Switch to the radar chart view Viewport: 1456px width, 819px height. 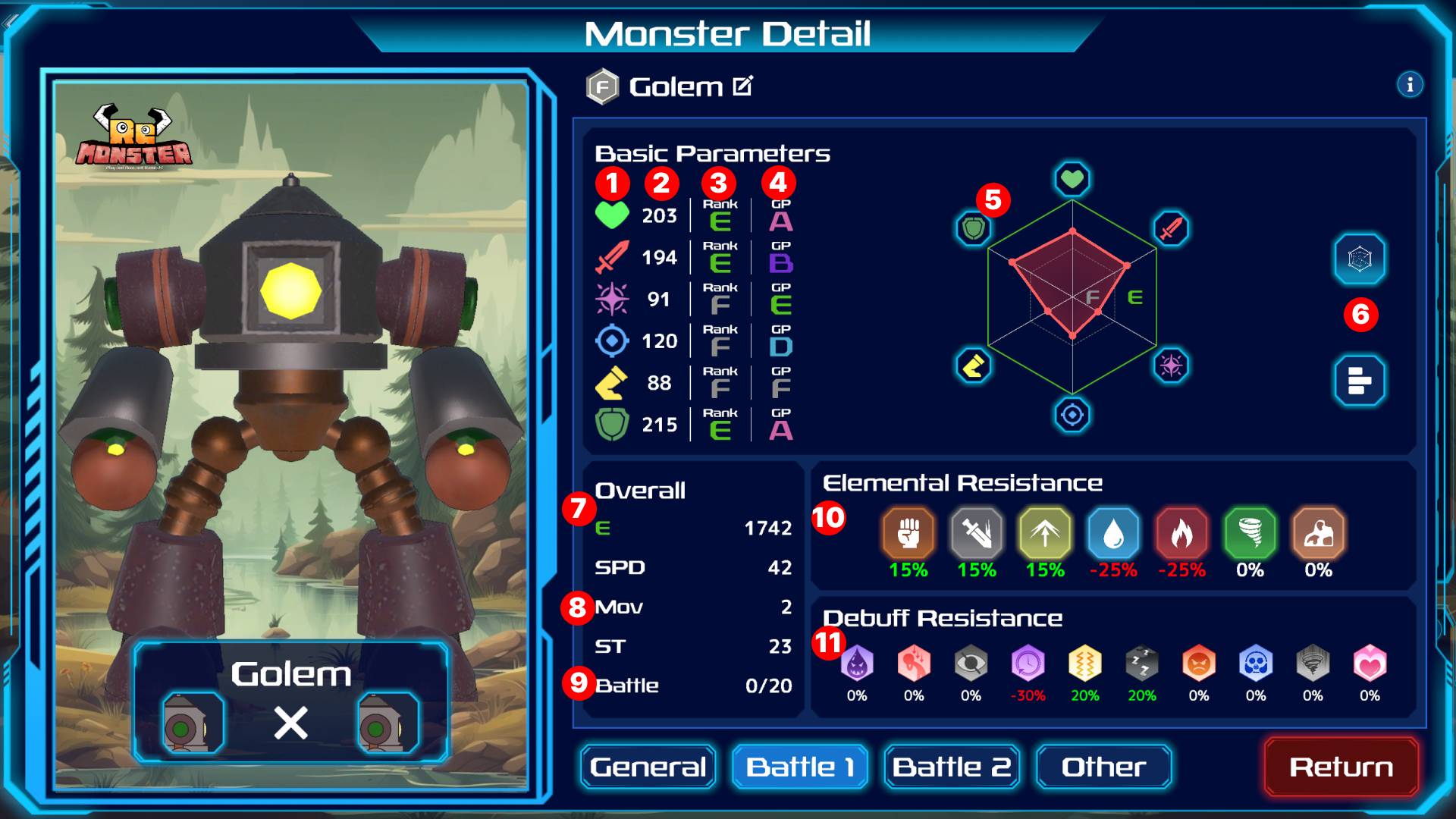tap(1360, 259)
